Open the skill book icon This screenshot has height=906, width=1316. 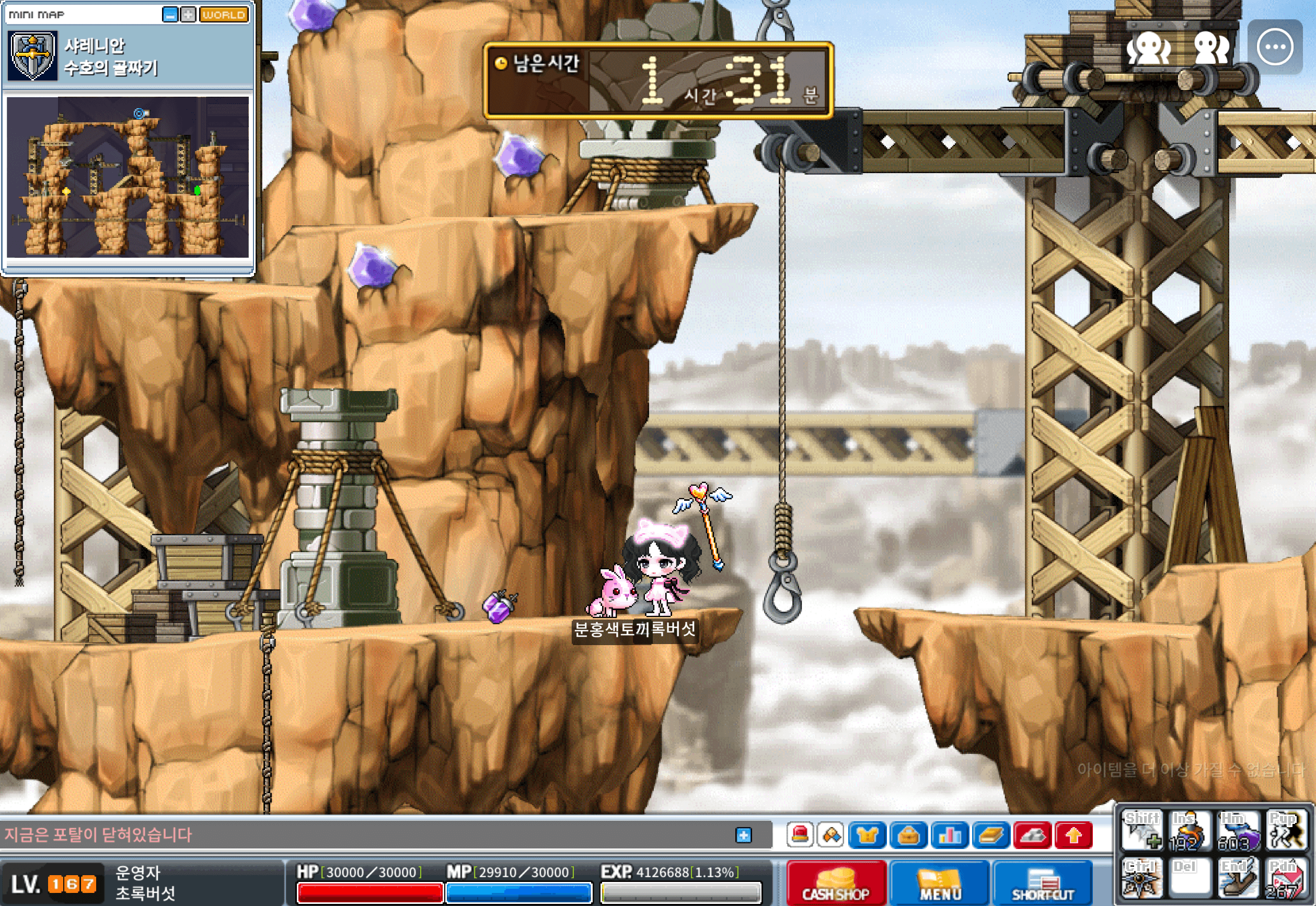tap(991, 835)
